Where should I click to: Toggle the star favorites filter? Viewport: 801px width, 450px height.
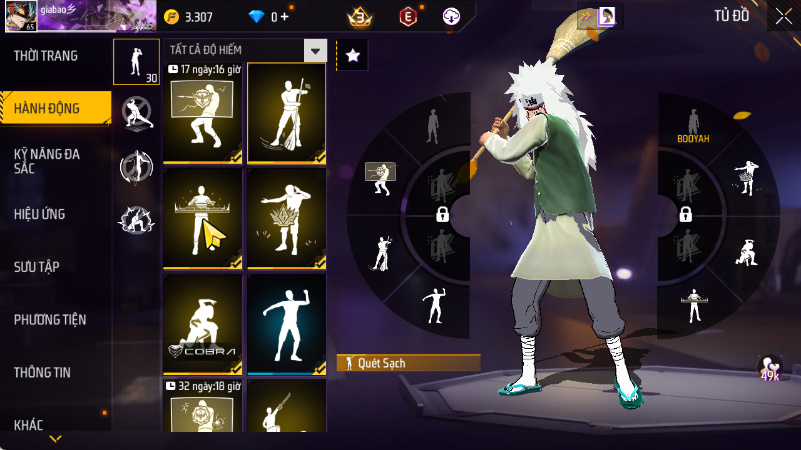(x=352, y=56)
